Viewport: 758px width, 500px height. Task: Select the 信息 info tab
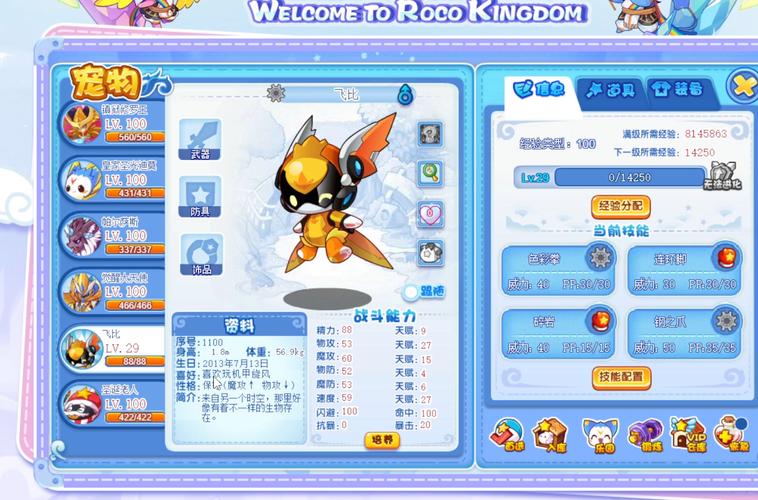(540, 89)
